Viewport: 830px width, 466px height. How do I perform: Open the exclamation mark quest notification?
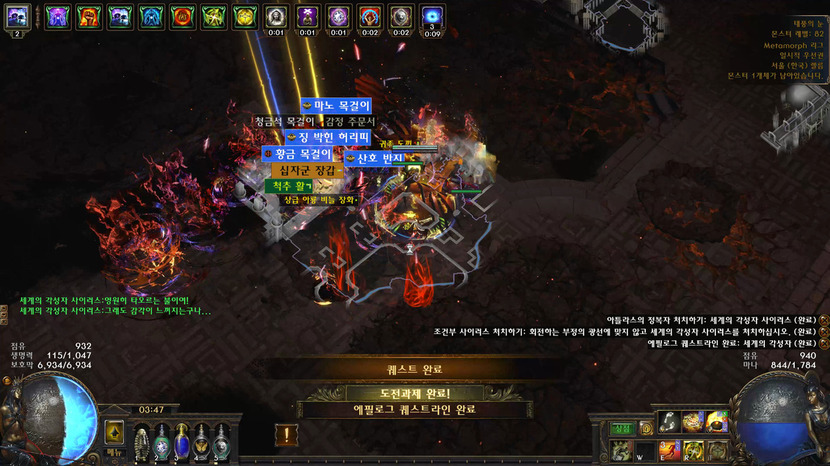286,435
